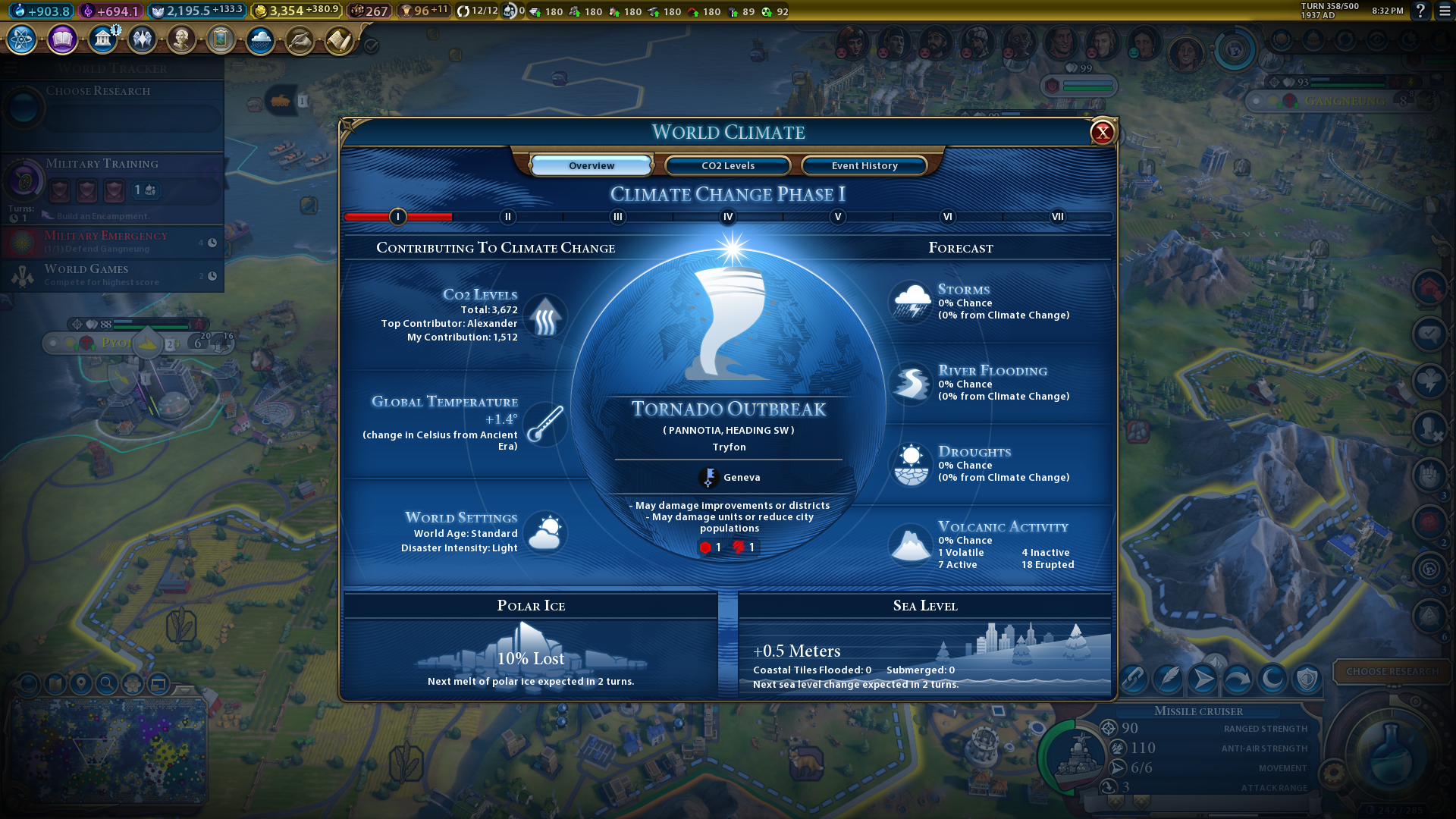
Task: Open the civics tree button
Action: tap(62, 39)
